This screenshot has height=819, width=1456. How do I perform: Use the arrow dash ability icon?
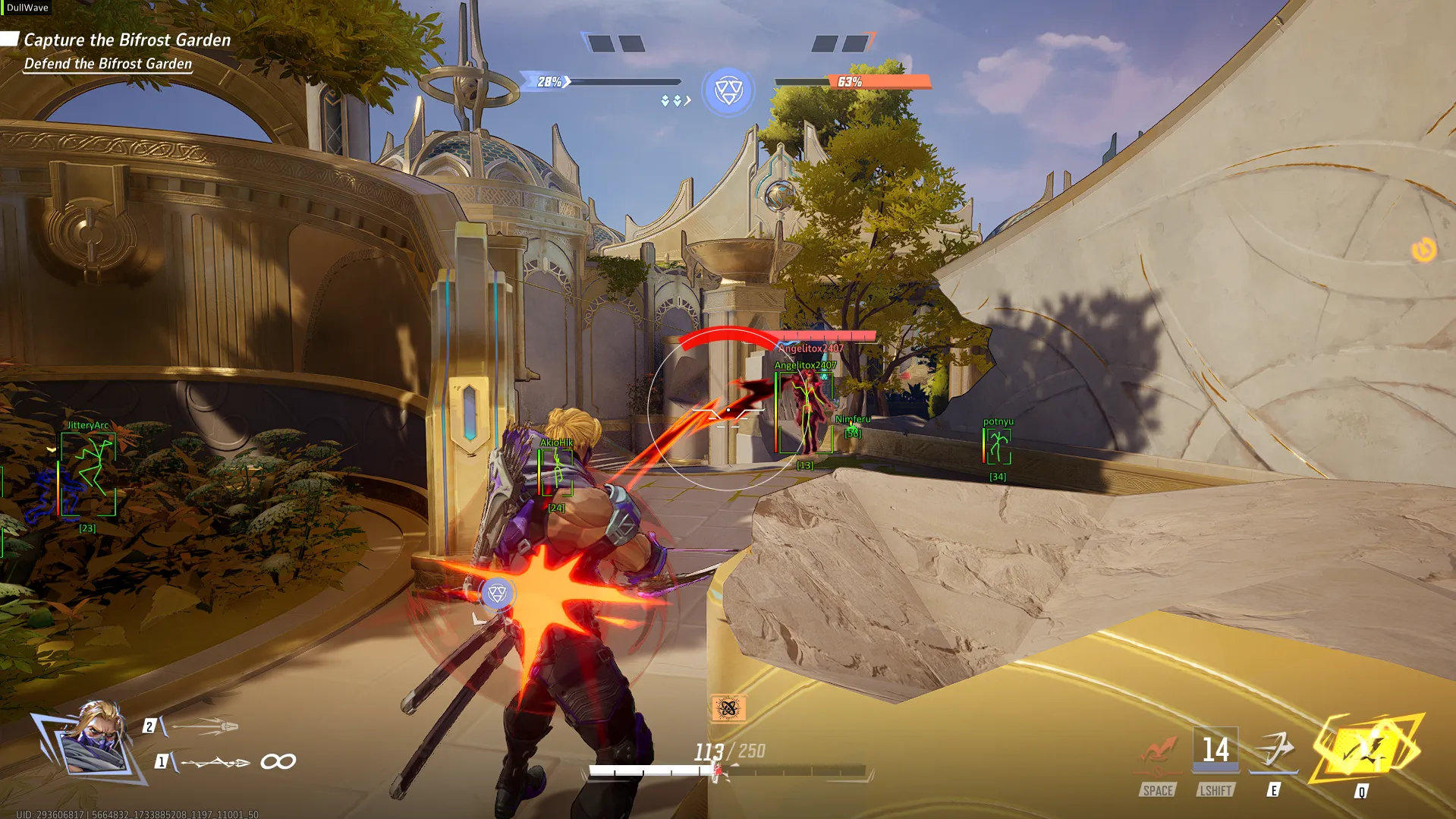[1274, 750]
